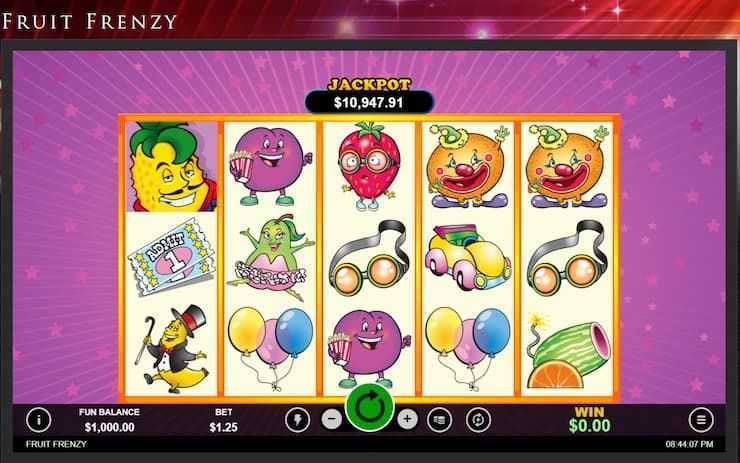Click the bet options button beside the plus
Screen dimensions: 740x463
pyautogui.click(x=441, y=420)
